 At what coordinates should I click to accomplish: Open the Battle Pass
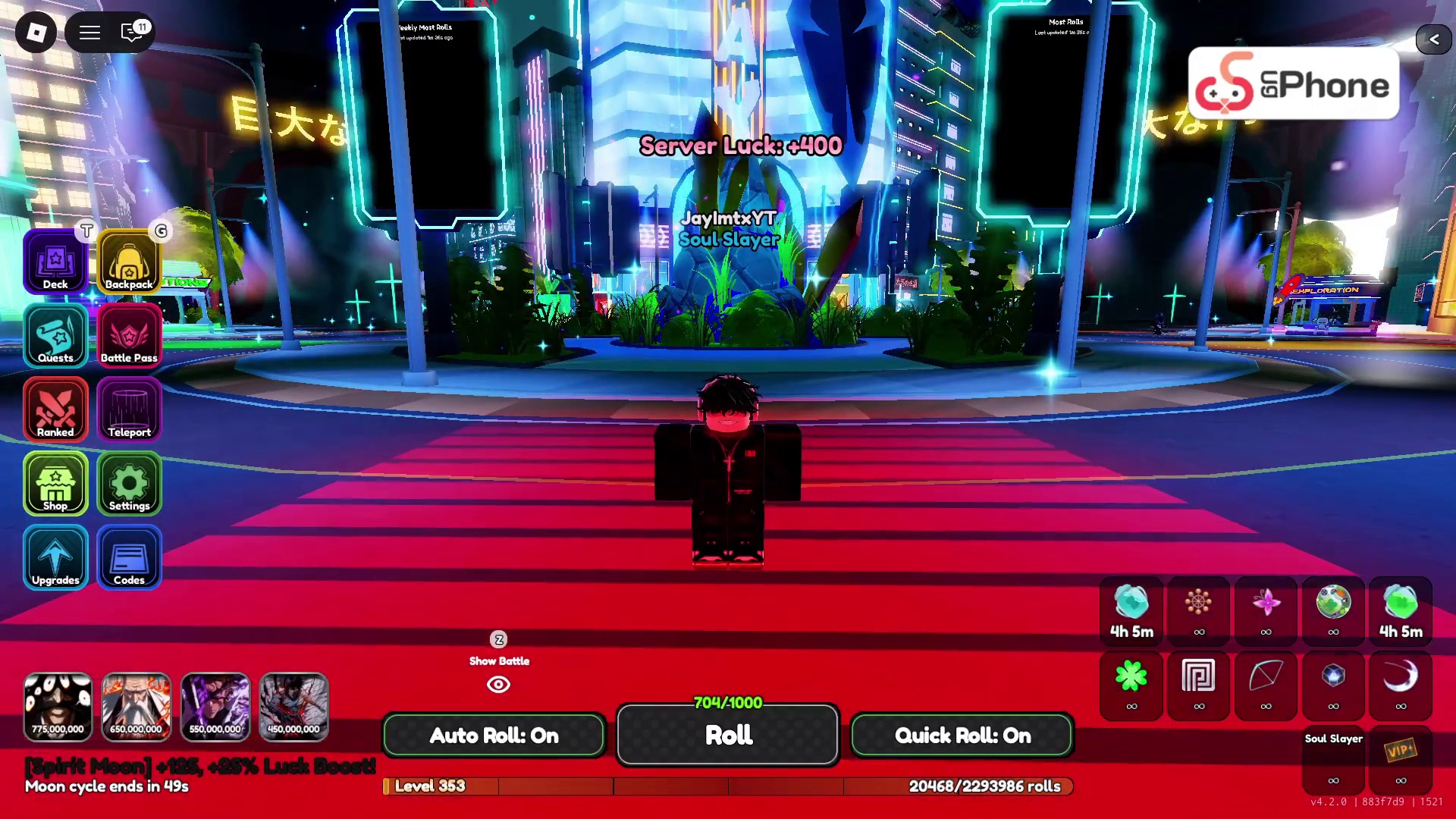pyautogui.click(x=129, y=336)
